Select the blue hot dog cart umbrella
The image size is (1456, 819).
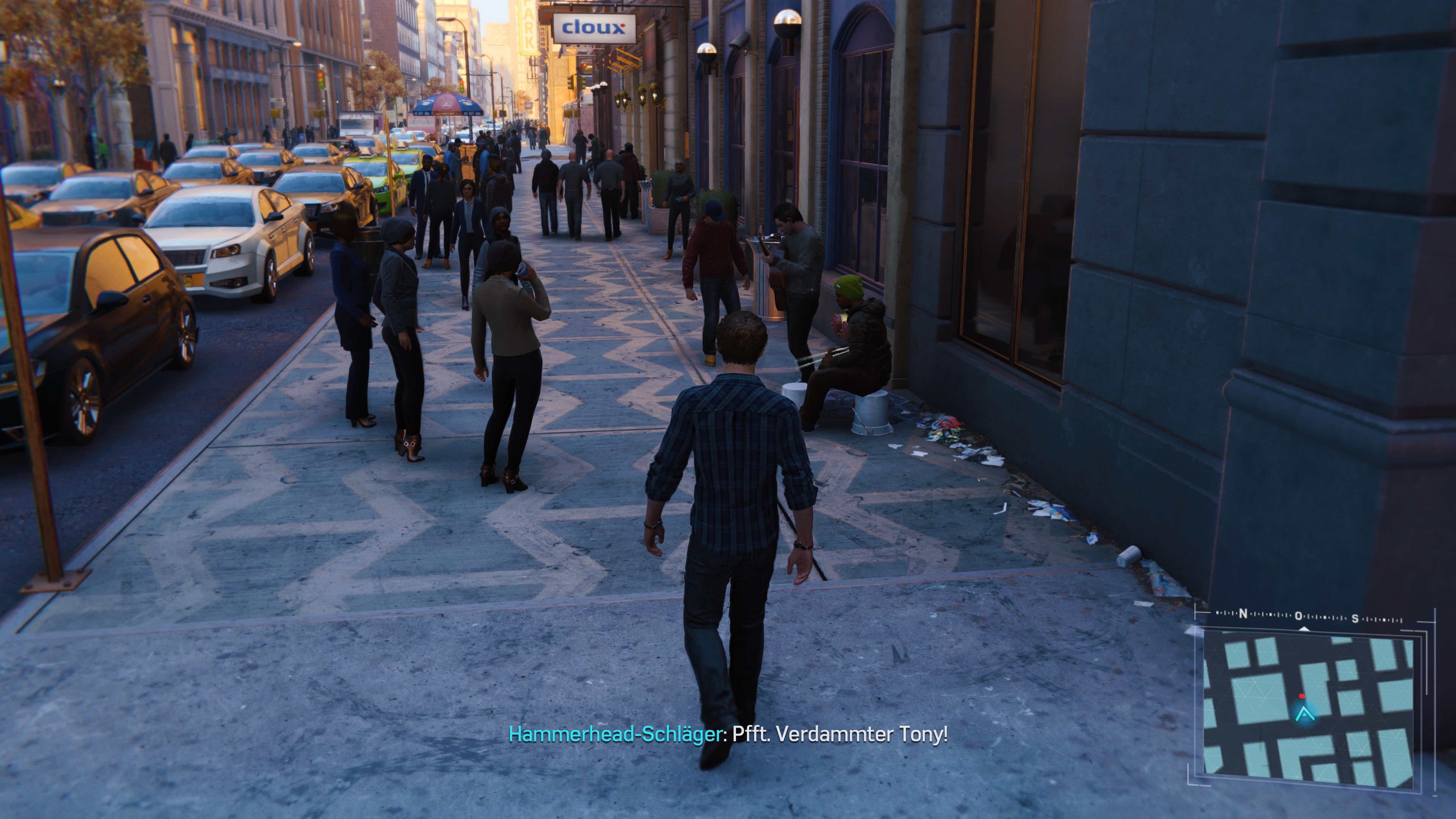(447, 105)
